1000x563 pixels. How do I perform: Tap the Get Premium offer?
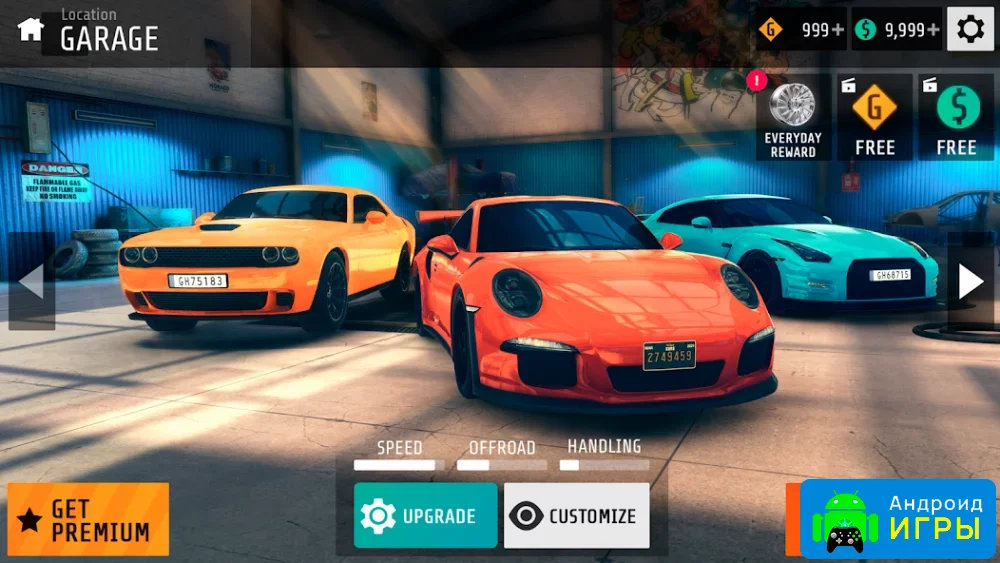point(88,519)
